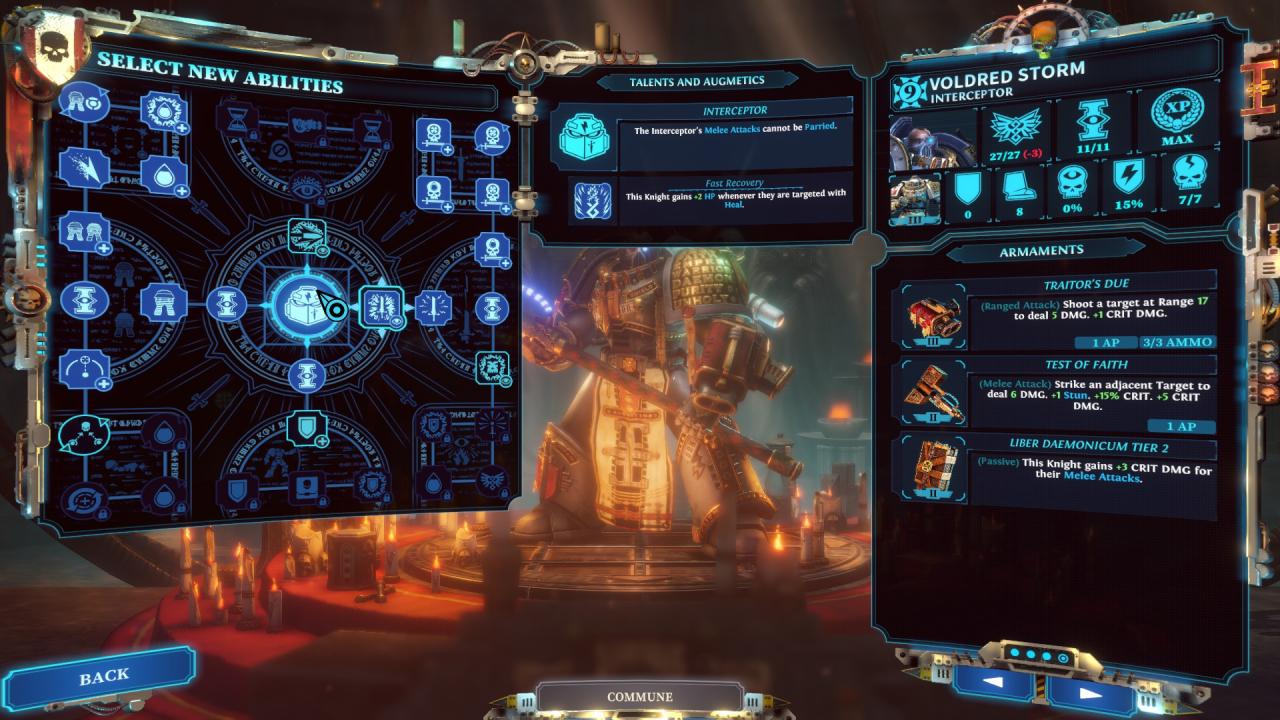Inspect the Fast Recovery augmetic icon
Image resolution: width=1280 pixels, height=720 pixels.
click(593, 201)
